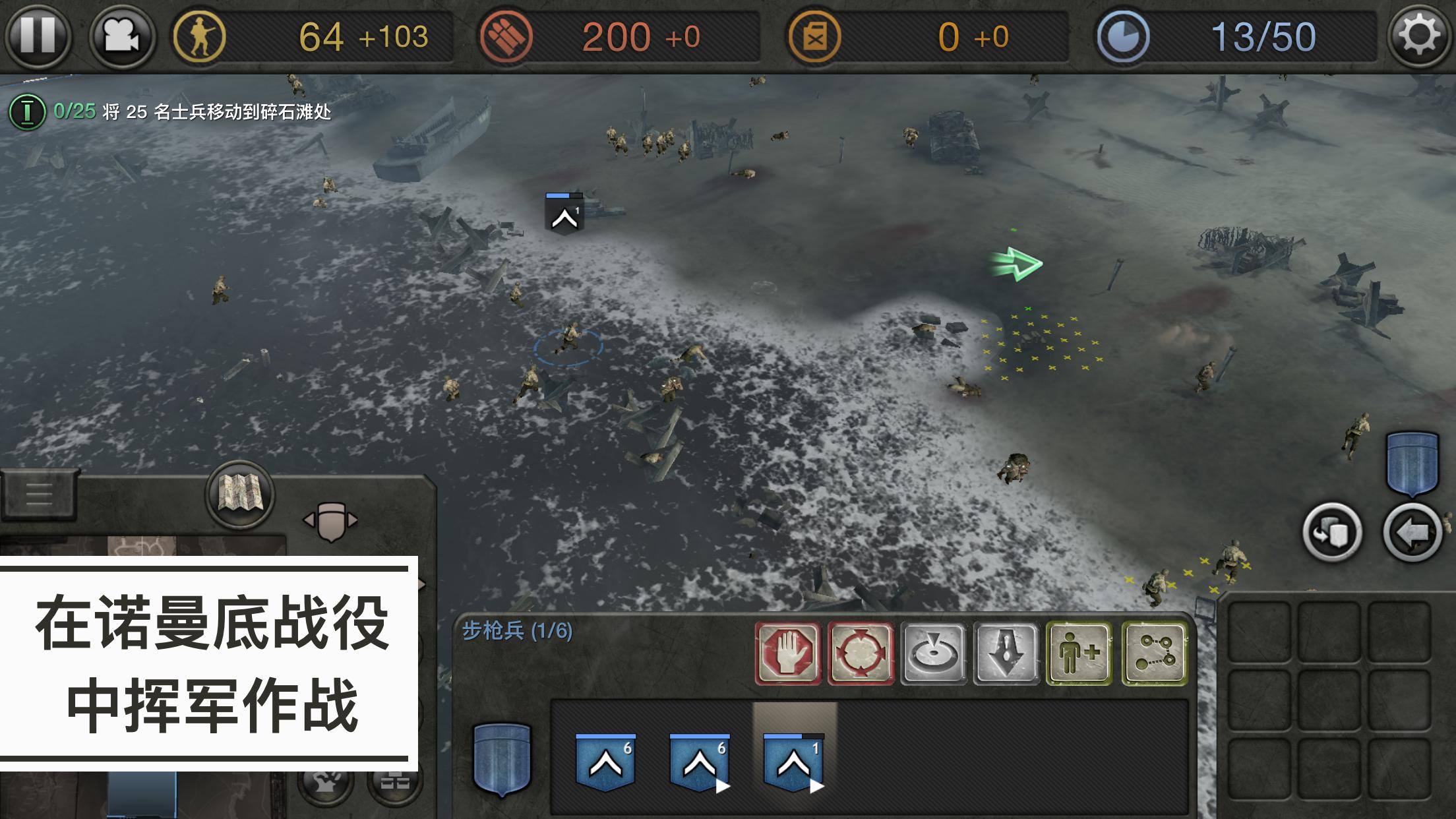The height and width of the screenshot is (819, 1456).
Task: View the objective 将25名士兵移动到碎石滩处
Action: [178, 112]
